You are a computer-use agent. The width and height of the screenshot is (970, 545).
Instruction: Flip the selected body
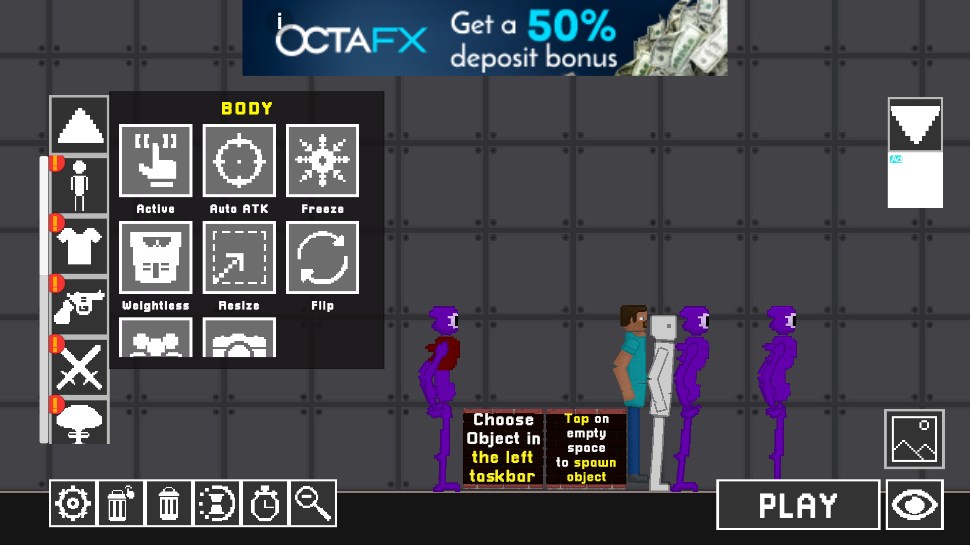click(x=322, y=257)
